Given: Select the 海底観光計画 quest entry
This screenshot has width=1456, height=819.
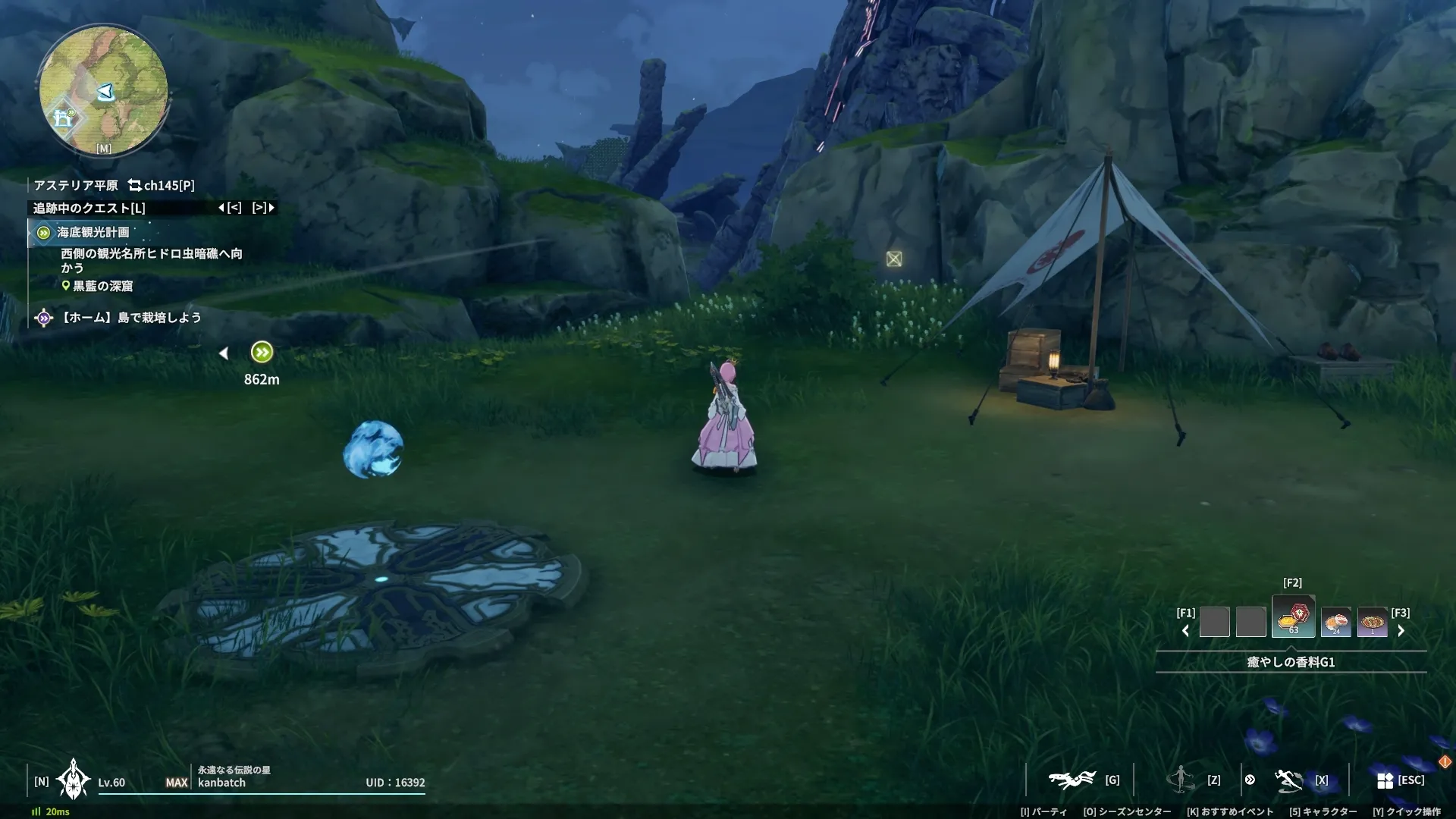Looking at the screenshot, I should pos(93,232).
